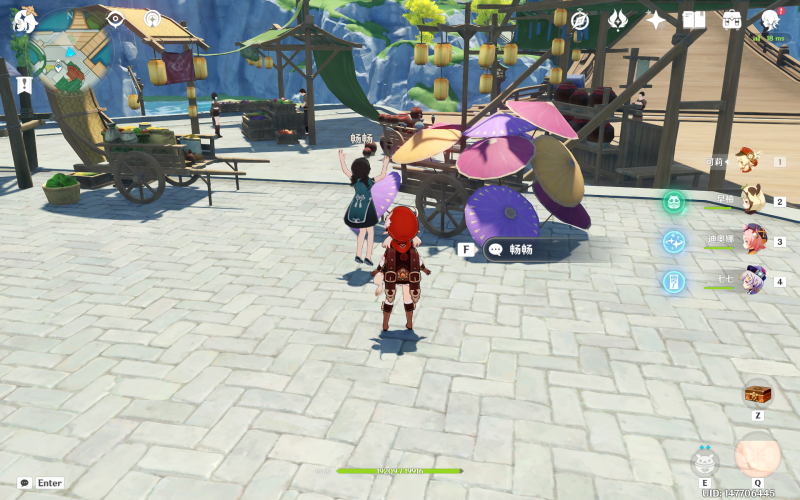Open the adventurer handbook book icon
The height and width of the screenshot is (500, 800).
[694, 20]
